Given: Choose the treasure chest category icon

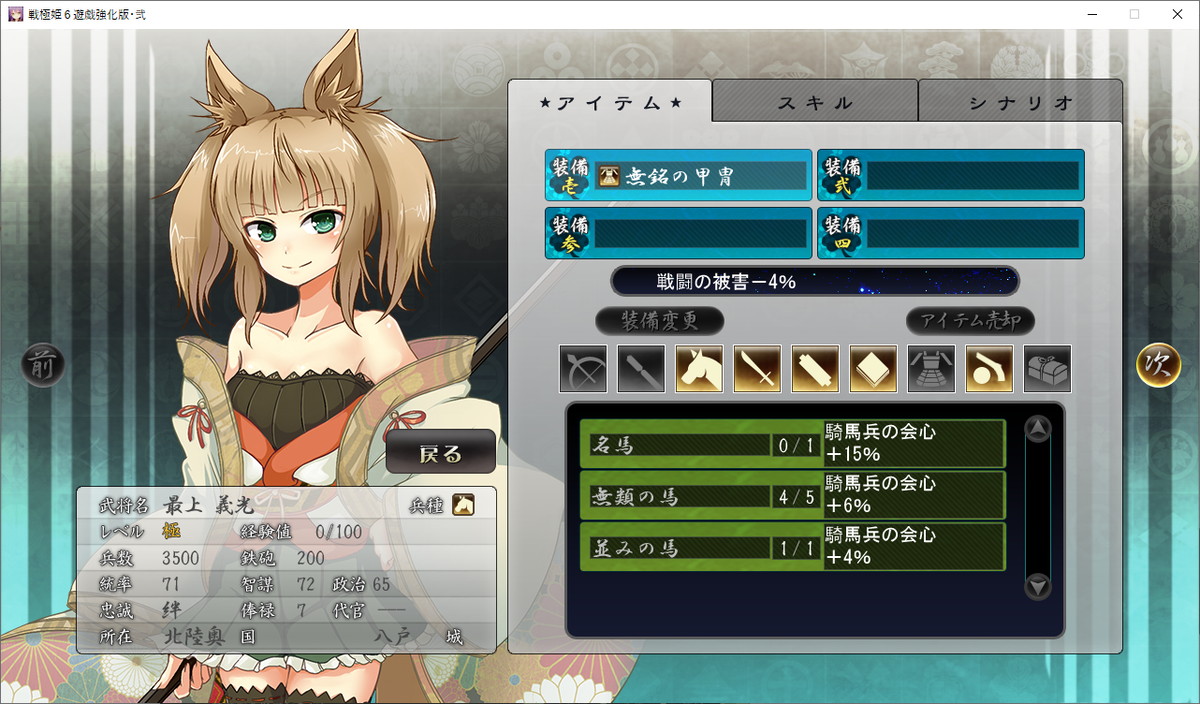Looking at the screenshot, I should [x=1047, y=369].
